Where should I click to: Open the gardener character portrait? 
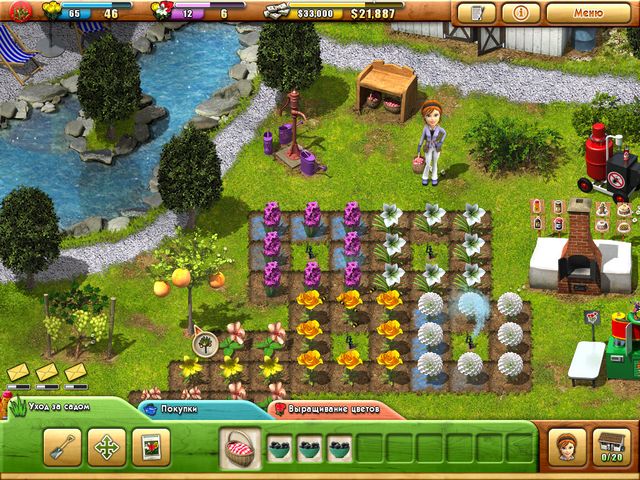click(566, 446)
